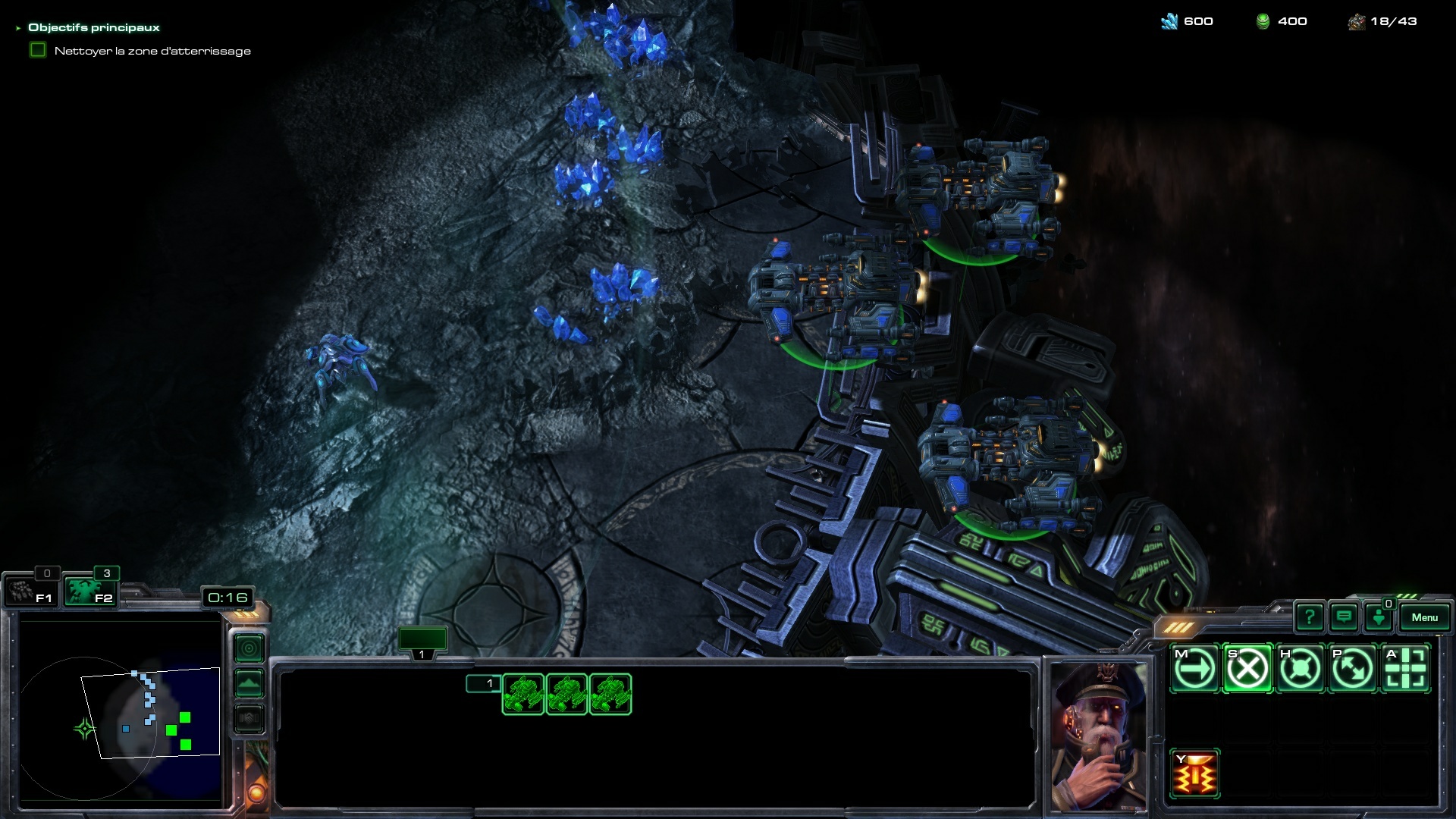Activate the Move command

tap(1195, 669)
